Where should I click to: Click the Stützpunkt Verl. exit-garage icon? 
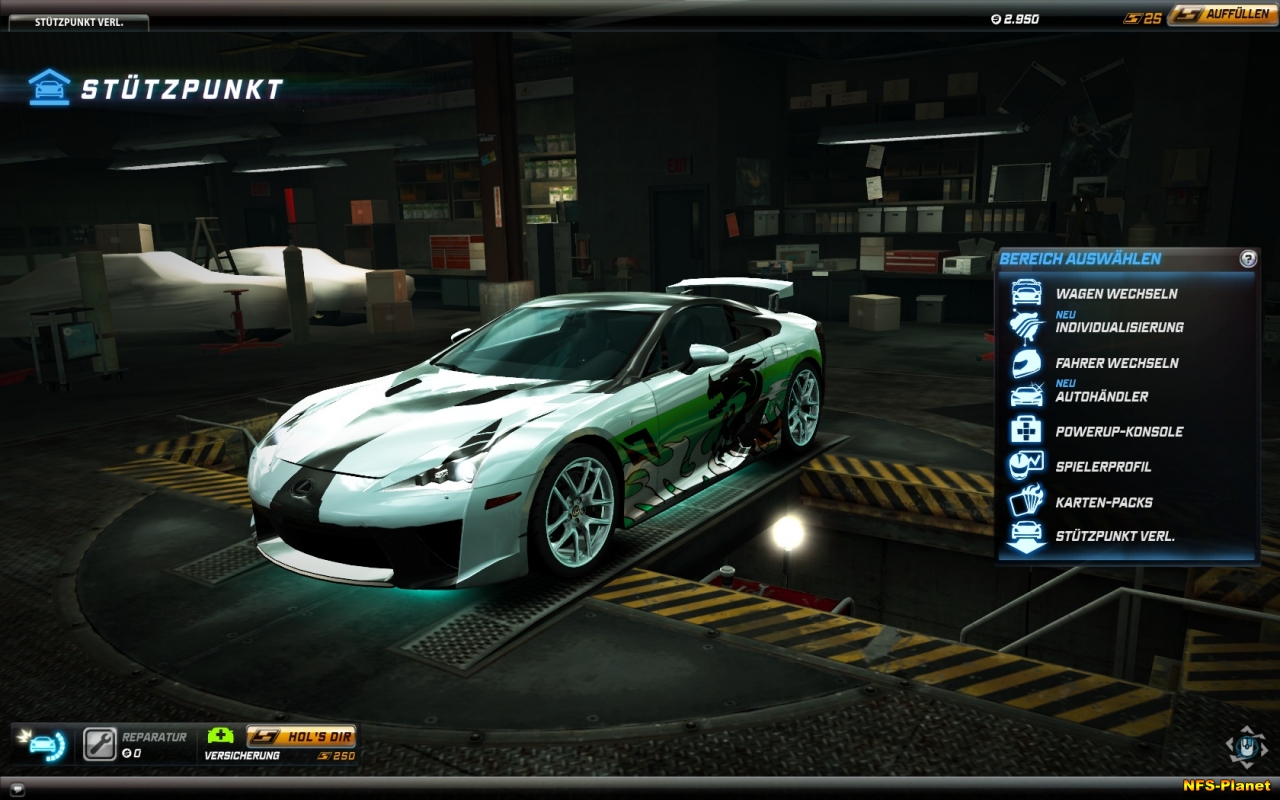1027,537
